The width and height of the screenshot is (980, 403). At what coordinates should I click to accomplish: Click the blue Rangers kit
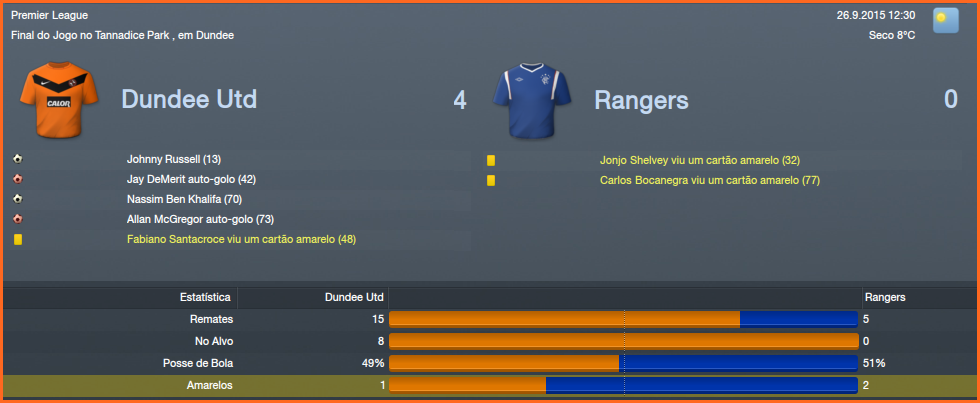pos(531,99)
